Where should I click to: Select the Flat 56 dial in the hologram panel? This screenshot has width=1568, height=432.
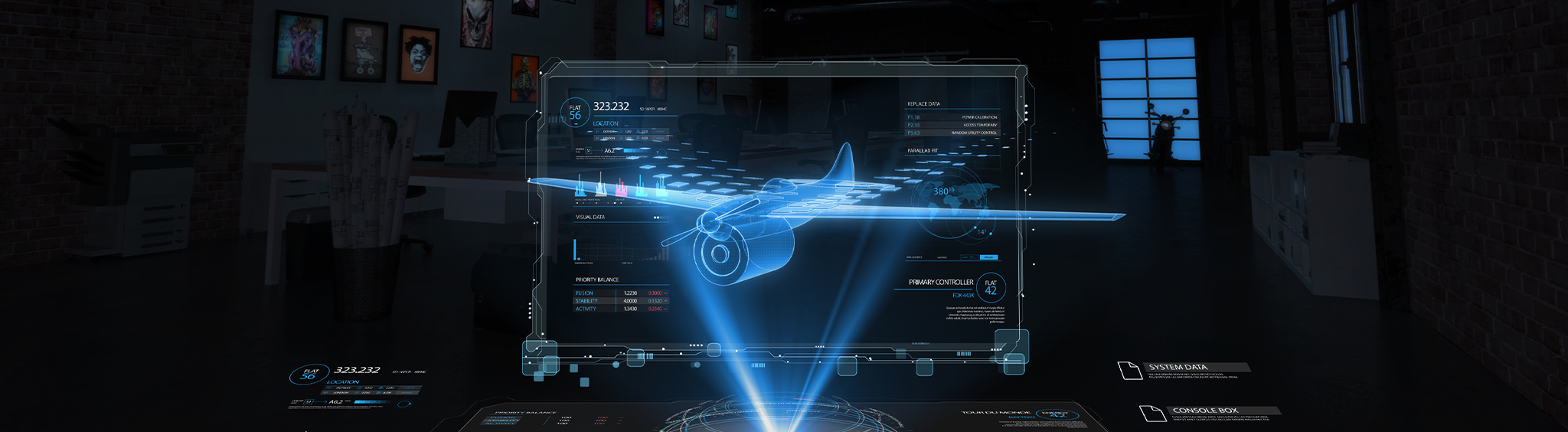pyautogui.click(x=575, y=113)
